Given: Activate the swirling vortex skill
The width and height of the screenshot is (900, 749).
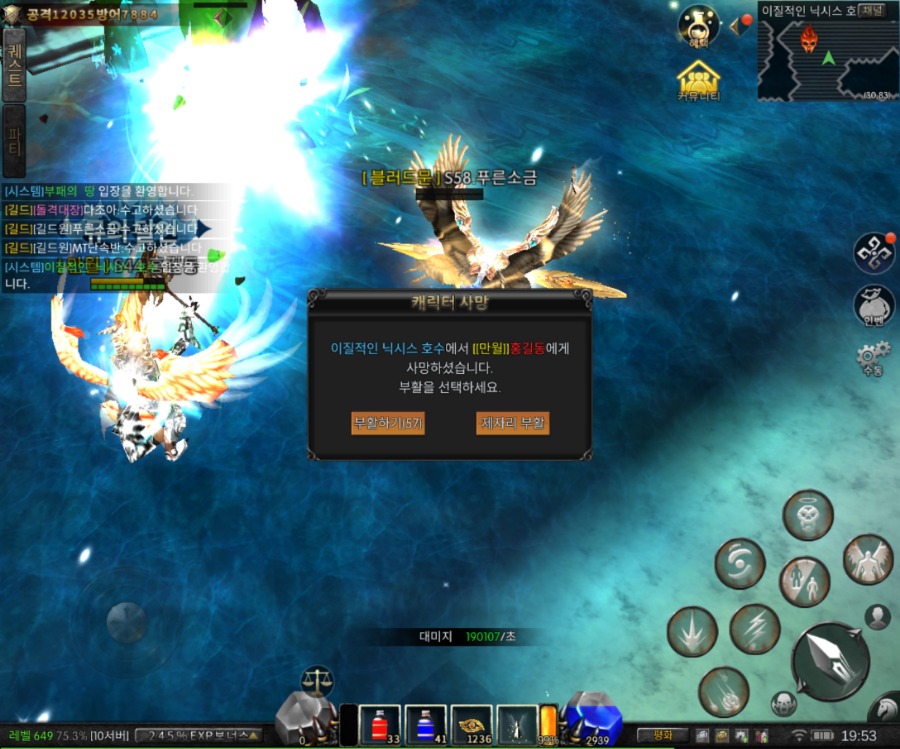Looking at the screenshot, I should coord(739,564).
